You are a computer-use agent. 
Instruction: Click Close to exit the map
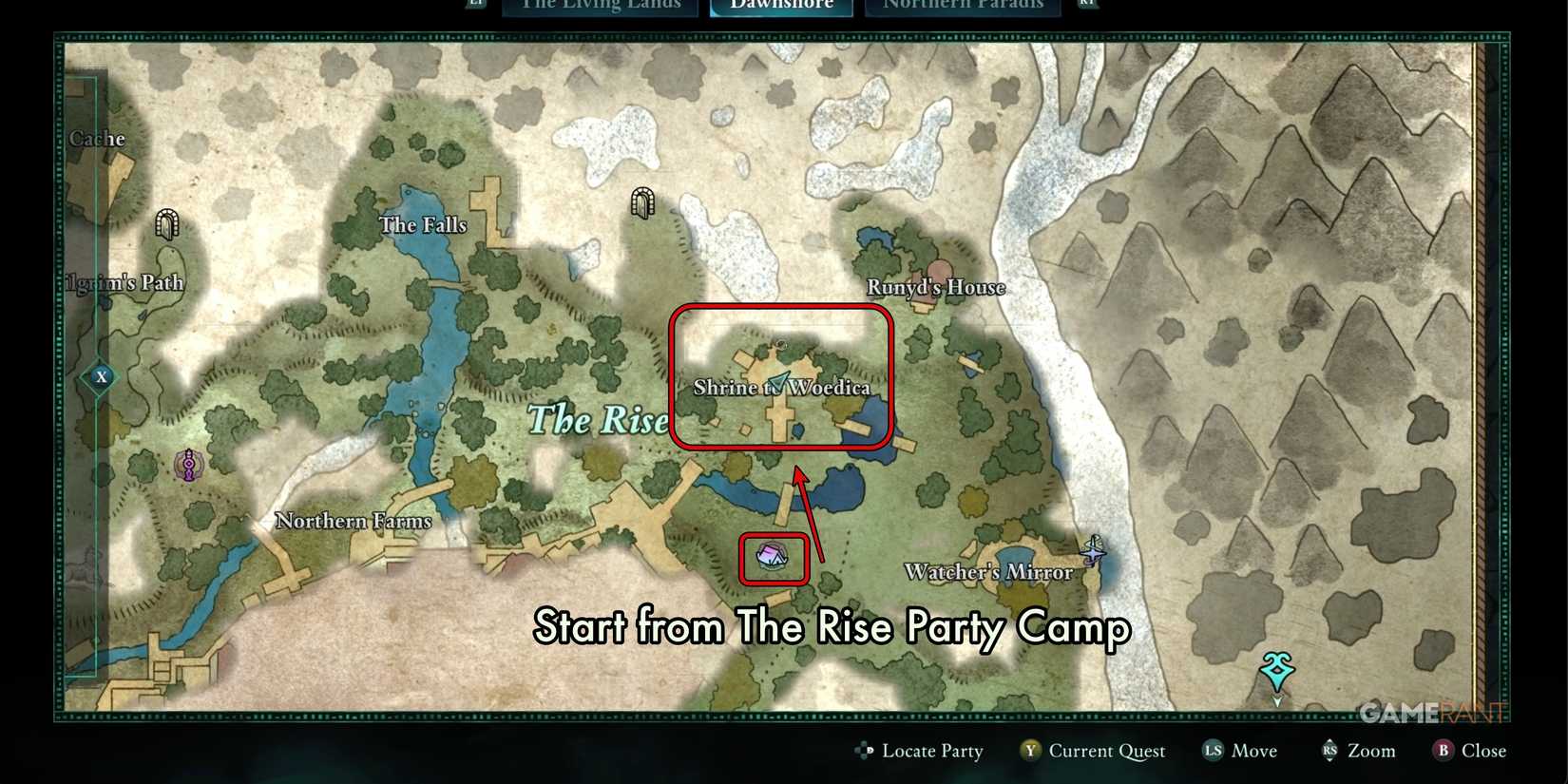coord(1483,751)
